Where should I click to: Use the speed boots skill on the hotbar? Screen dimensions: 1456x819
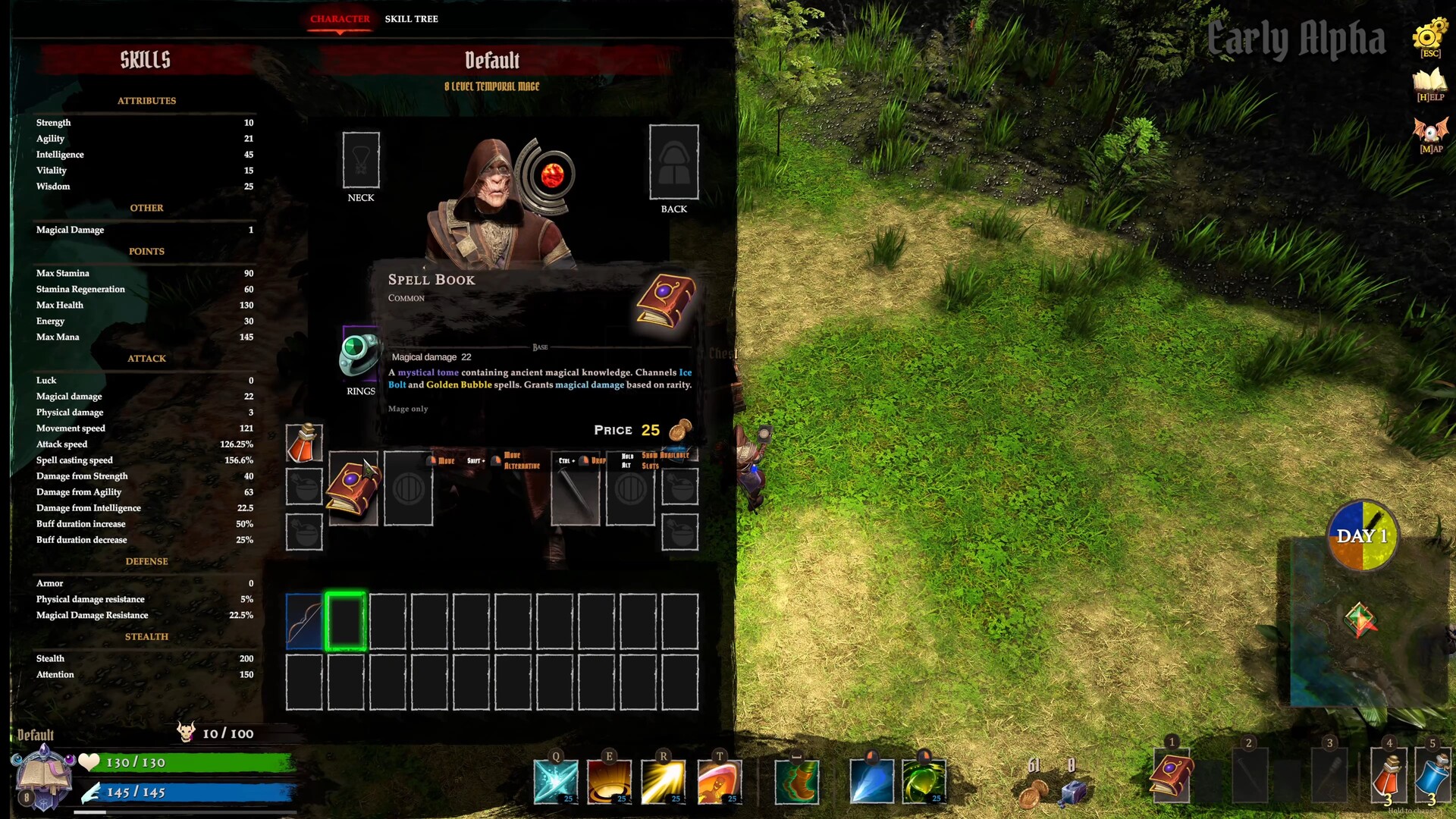(799, 781)
